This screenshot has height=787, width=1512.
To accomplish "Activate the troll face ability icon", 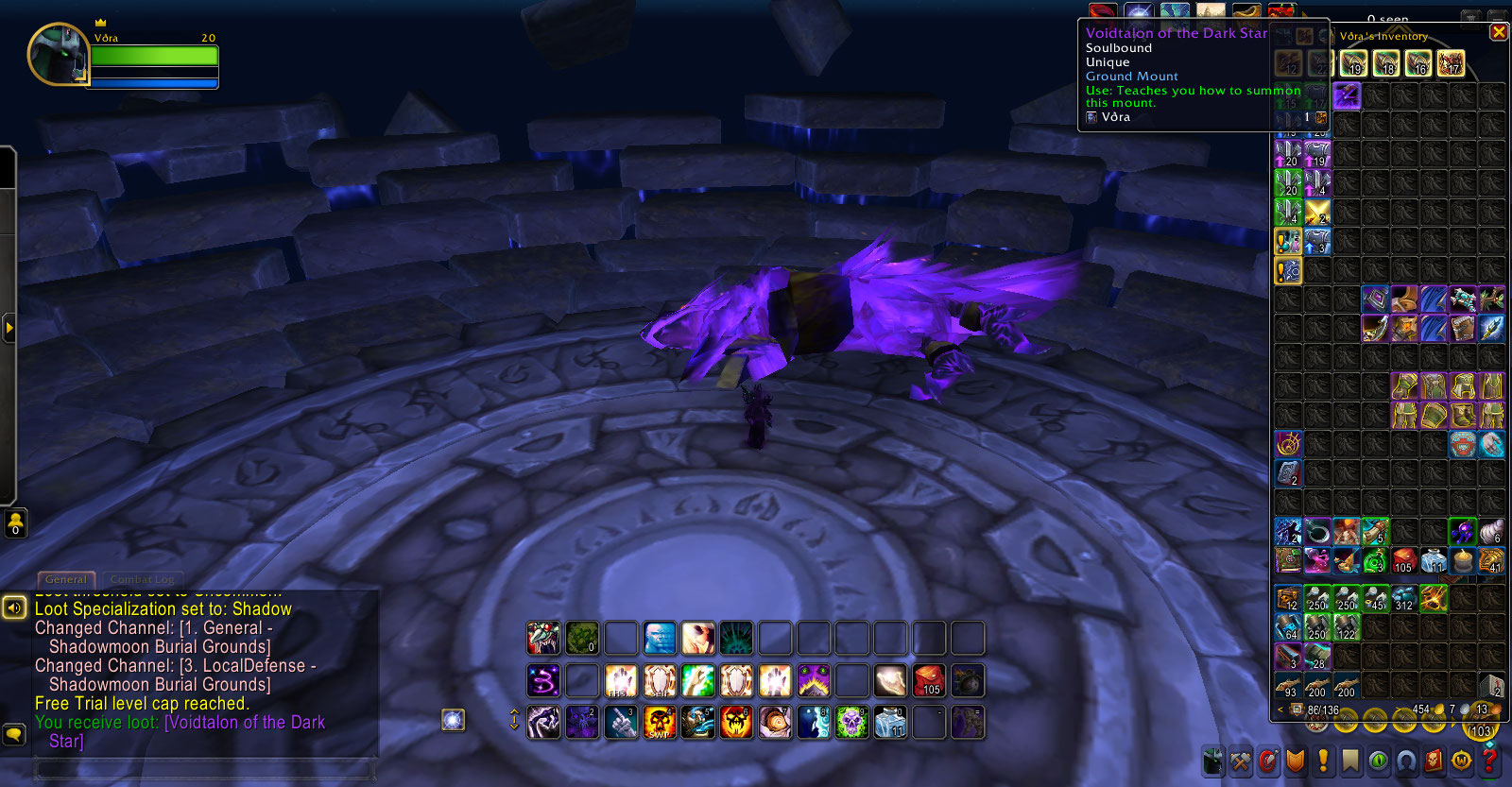I will (543, 639).
